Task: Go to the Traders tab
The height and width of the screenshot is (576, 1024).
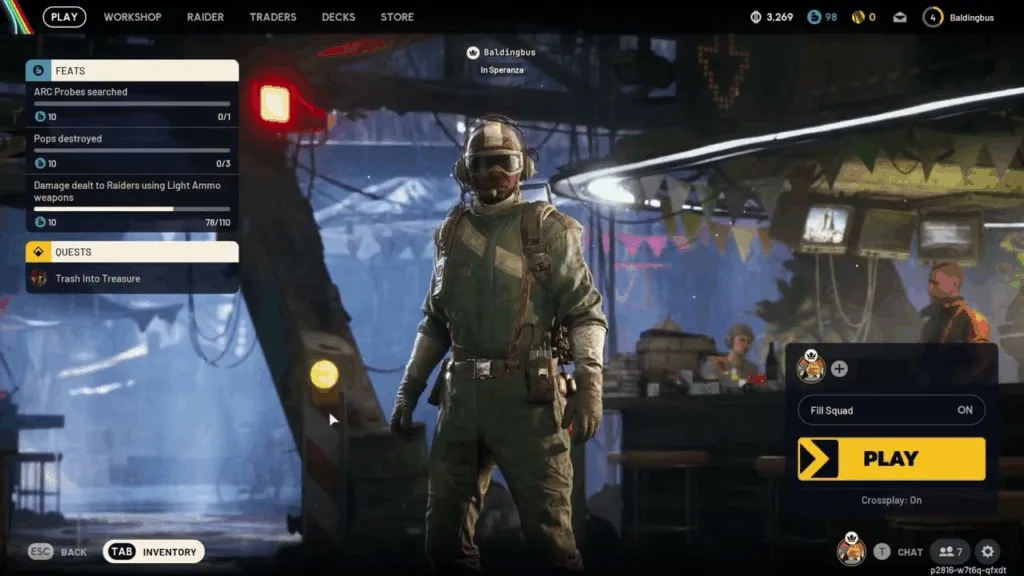Action: 273,17
